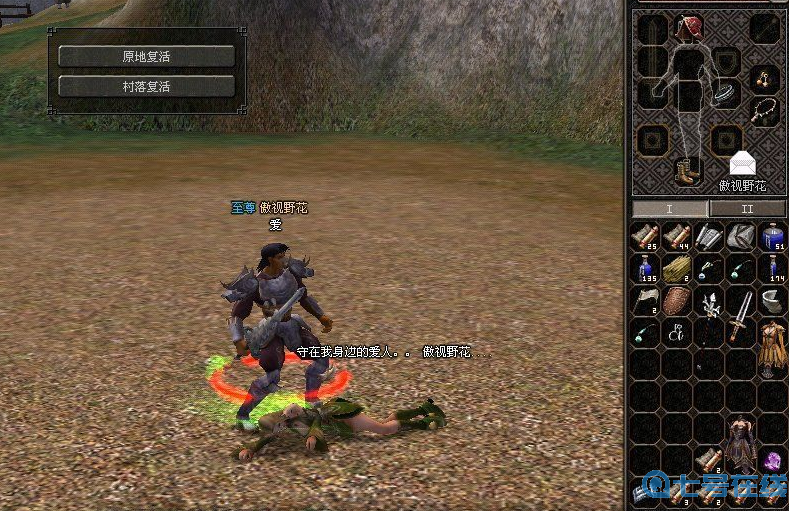Open the white envelope mail icon
Screen dimensions: 789x511
tap(742, 163)
